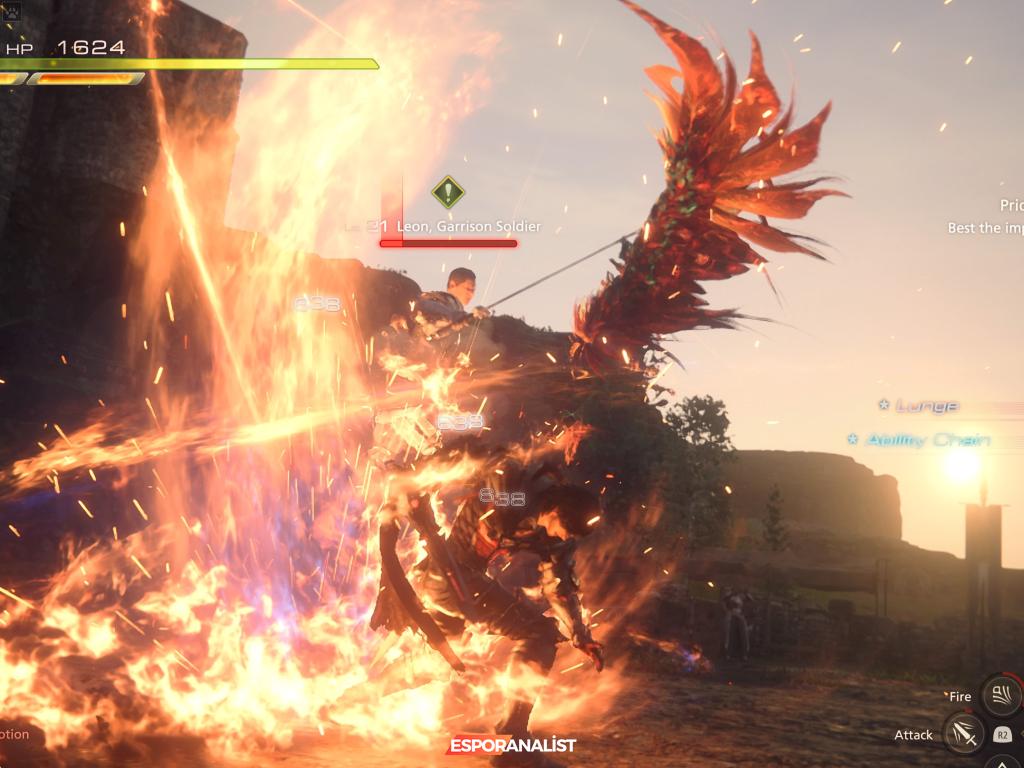This screenshot has height=768, width=1024.
Task: Click the green quest marker above Leon
Action: point(448,190)
